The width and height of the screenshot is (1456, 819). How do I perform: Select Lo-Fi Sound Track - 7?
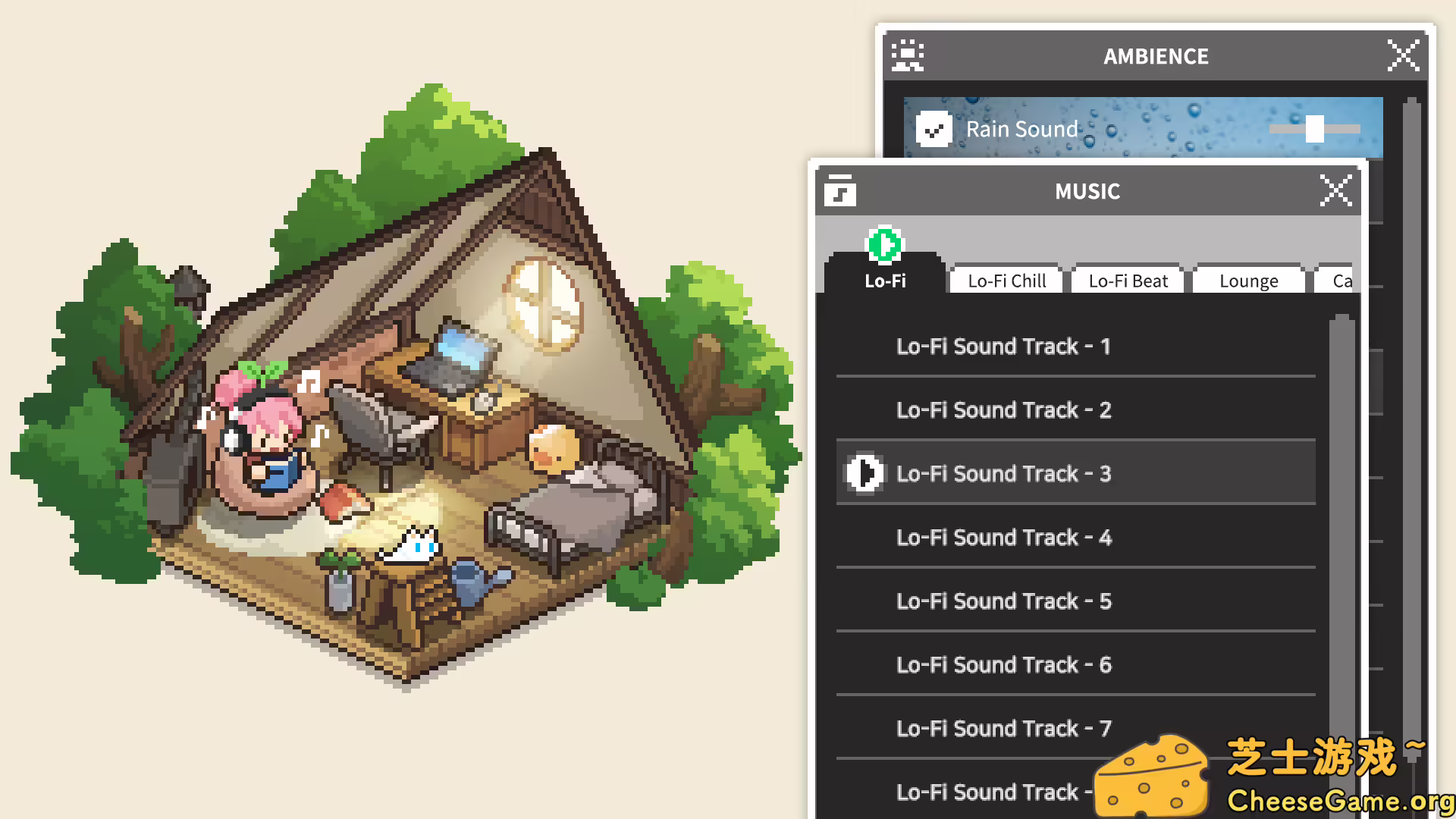(x=1003, y=728)
